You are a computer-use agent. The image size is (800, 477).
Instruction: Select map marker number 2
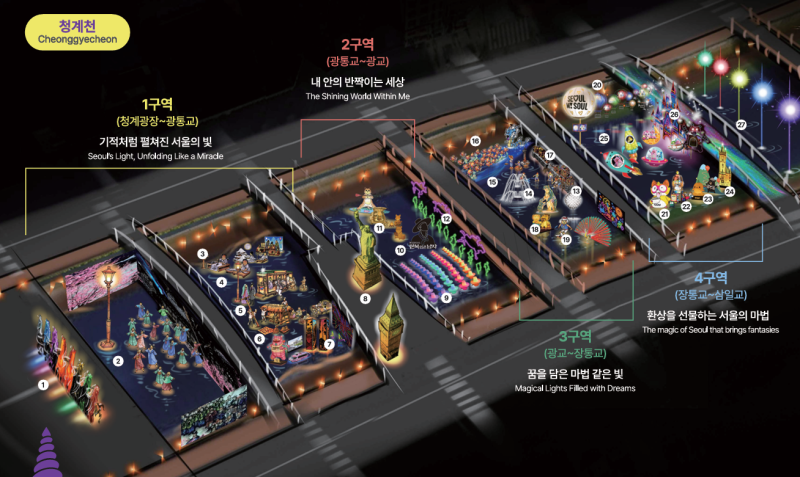[x=118, y=361]
